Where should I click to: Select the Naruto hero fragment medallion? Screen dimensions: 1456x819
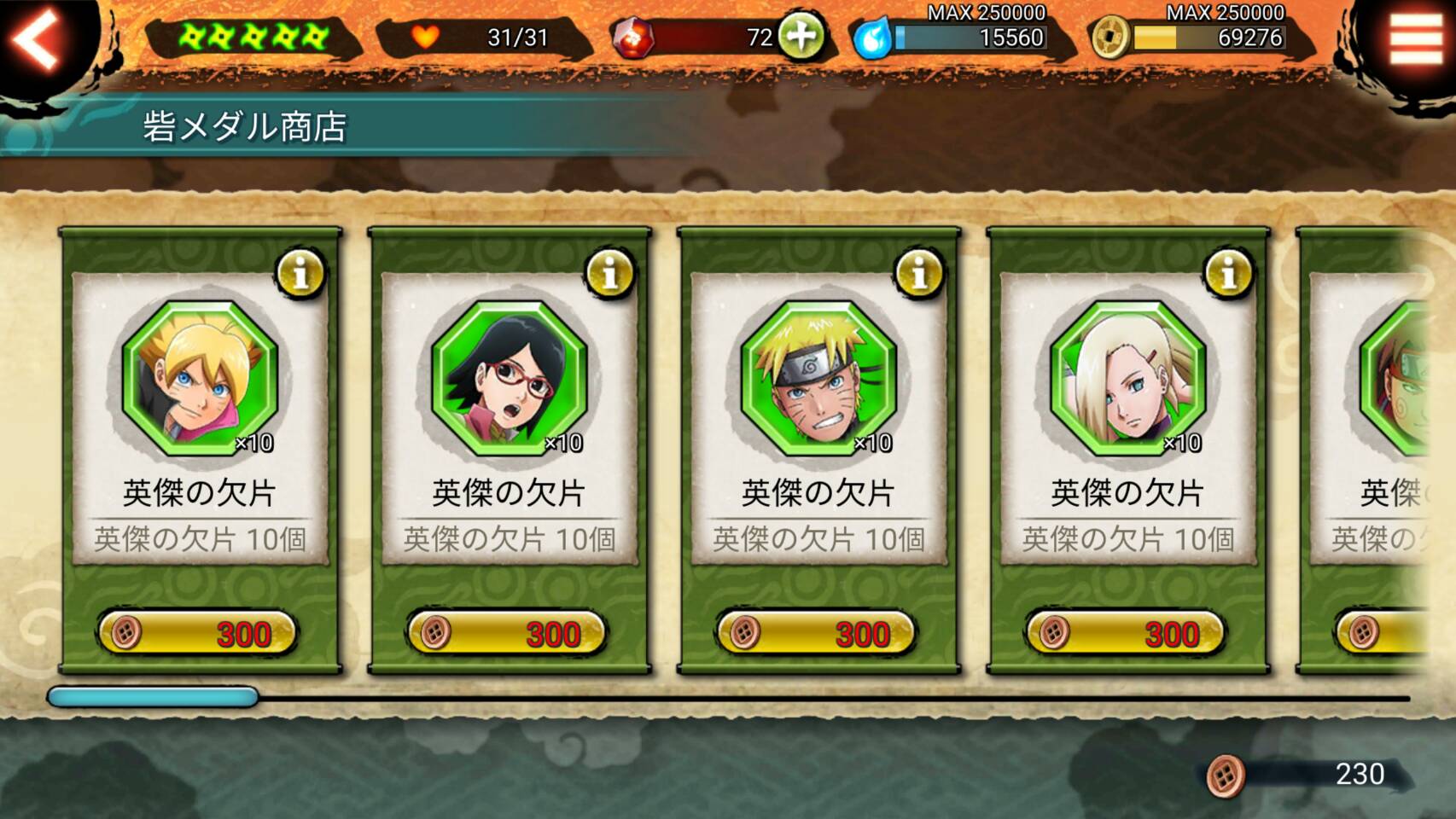coord(818,377)
